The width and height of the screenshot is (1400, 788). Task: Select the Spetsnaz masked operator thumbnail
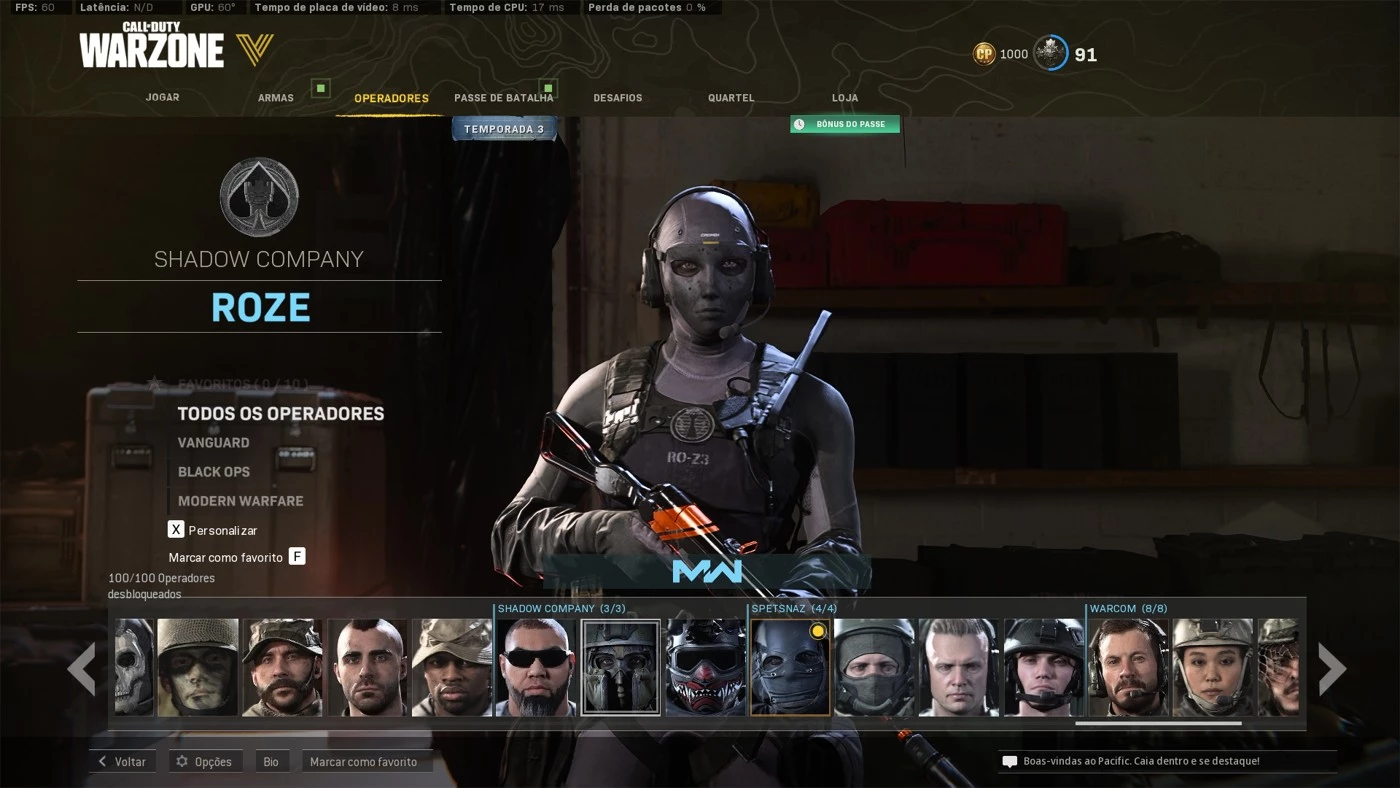[790, 666]
